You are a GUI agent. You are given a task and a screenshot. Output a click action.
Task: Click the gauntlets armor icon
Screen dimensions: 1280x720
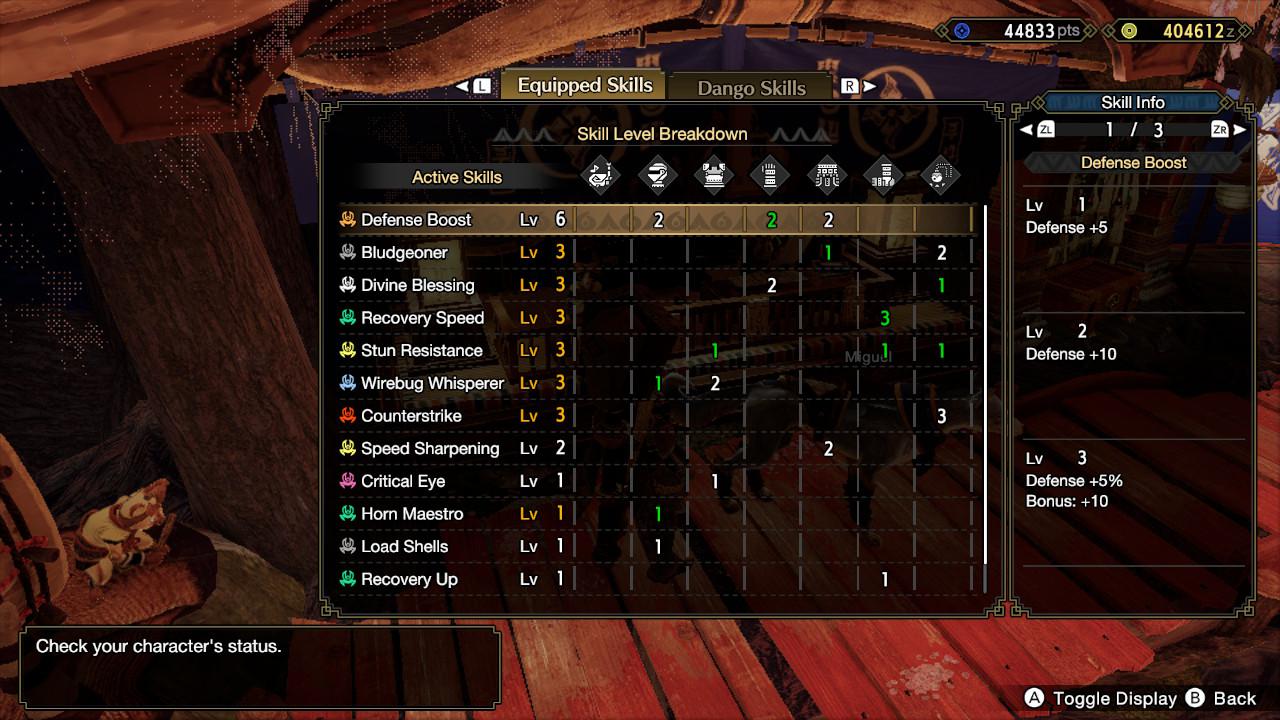pyautogui.click(x=771, y=174)
